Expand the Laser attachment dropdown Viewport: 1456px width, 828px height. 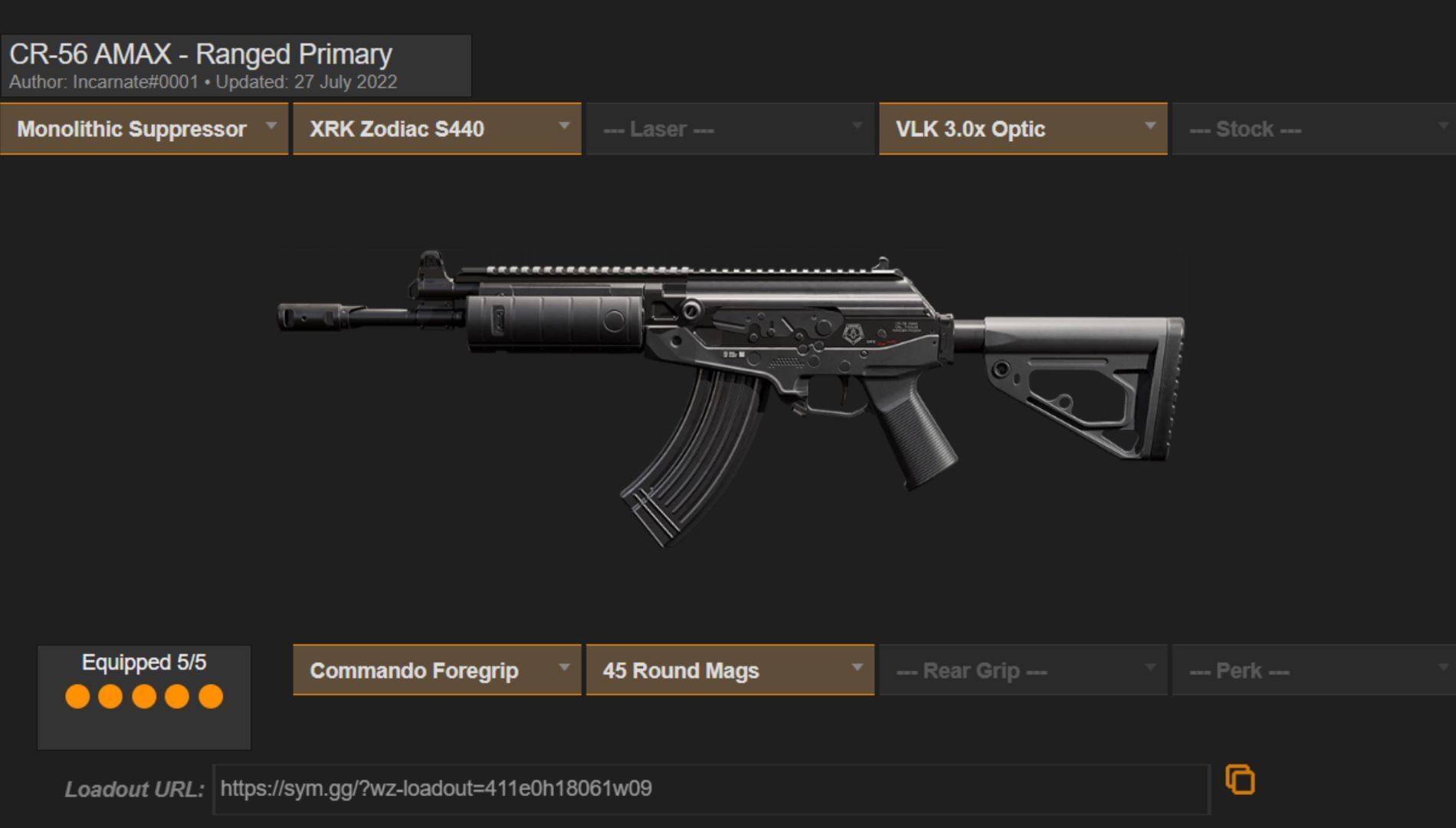729,129
